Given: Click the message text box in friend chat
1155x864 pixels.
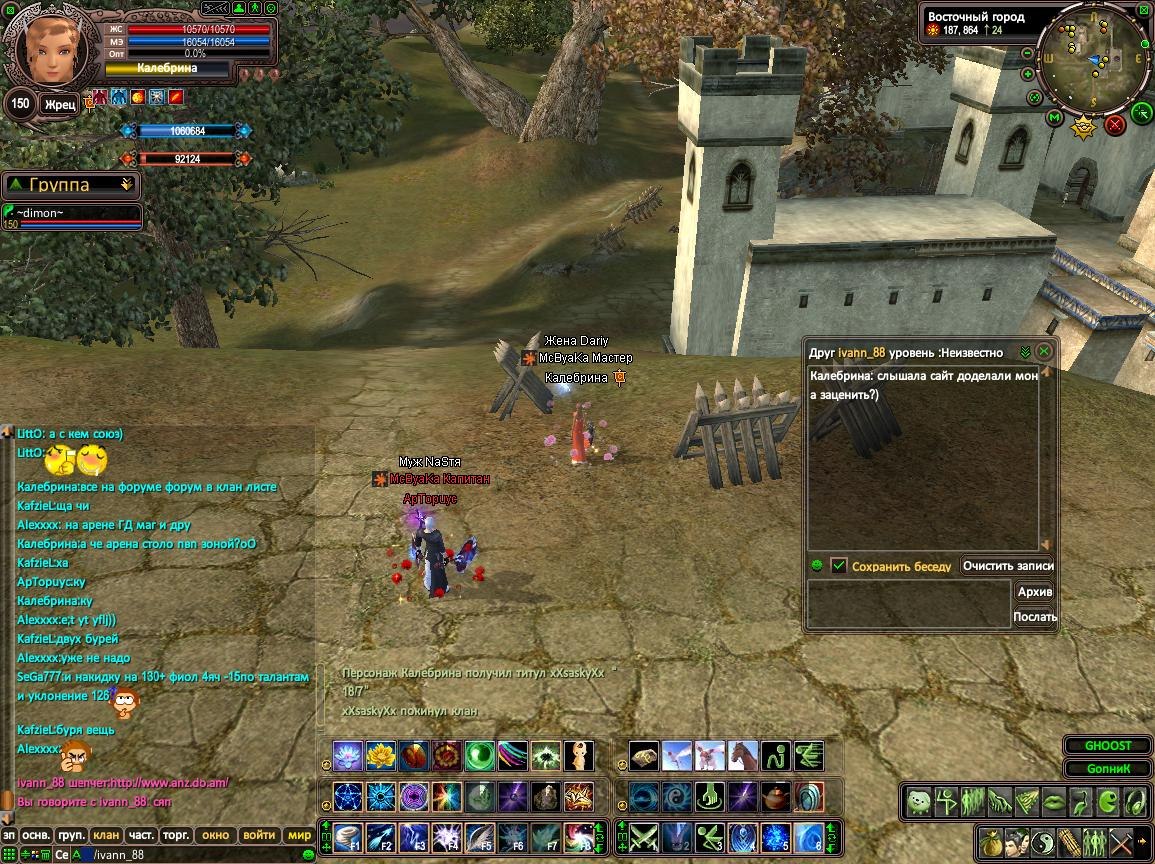Looking at the screenshot, I should click(908, 605).
